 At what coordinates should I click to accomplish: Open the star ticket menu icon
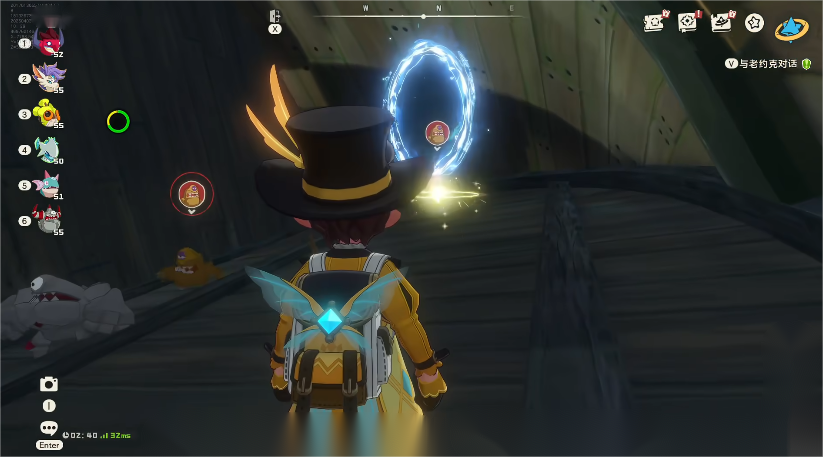(x=653, y=22)
